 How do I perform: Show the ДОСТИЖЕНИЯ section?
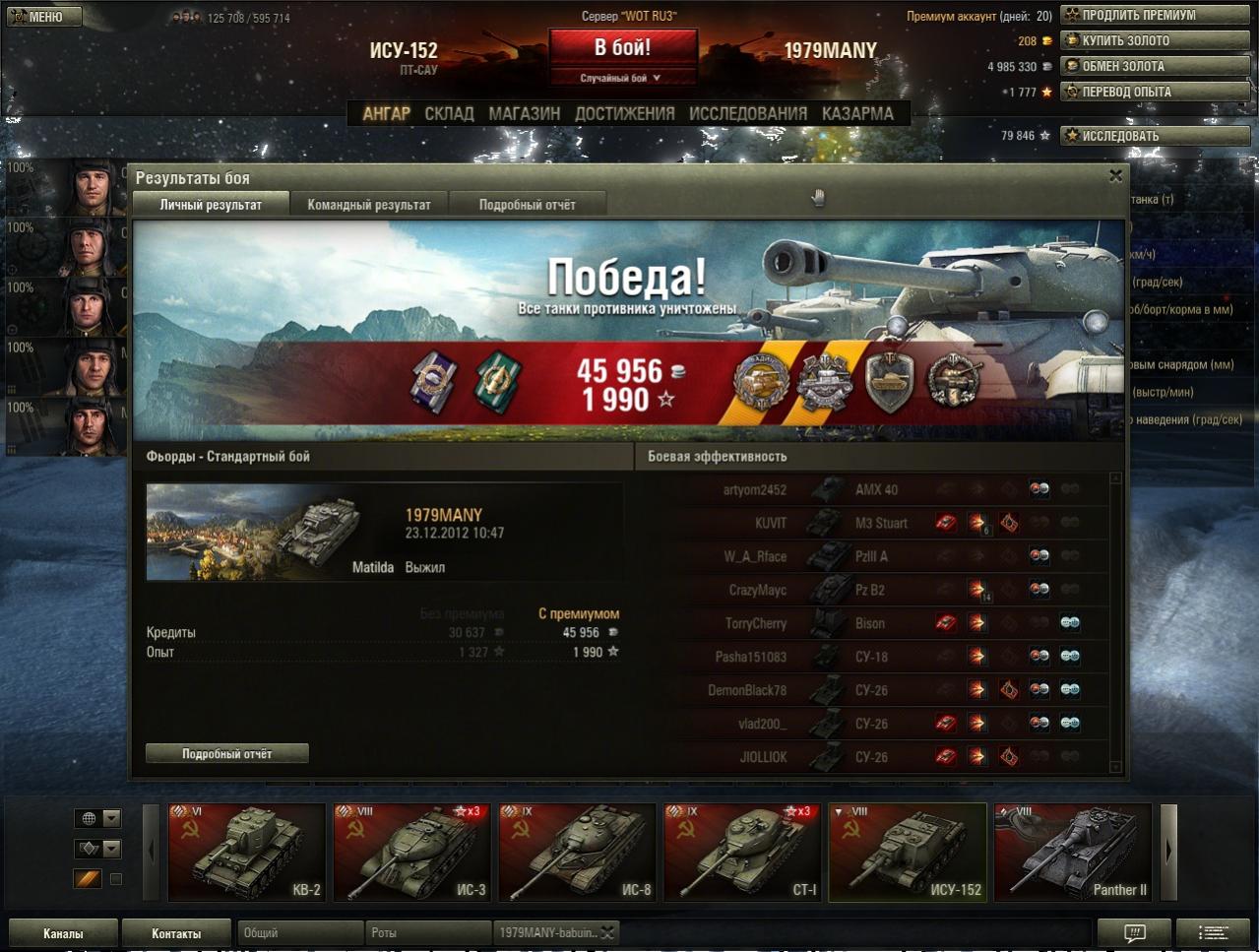point(624,114)
